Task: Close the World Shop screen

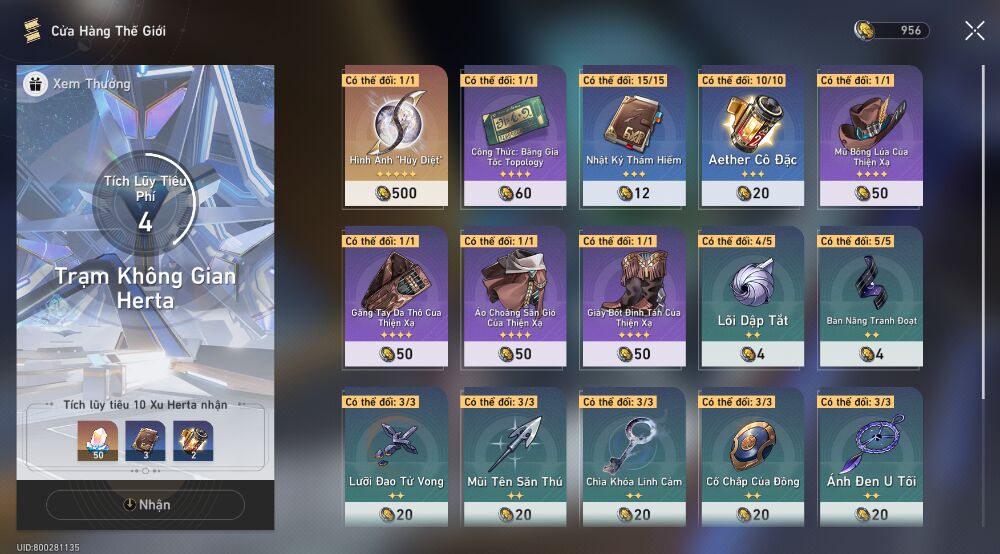Action: 974,31
